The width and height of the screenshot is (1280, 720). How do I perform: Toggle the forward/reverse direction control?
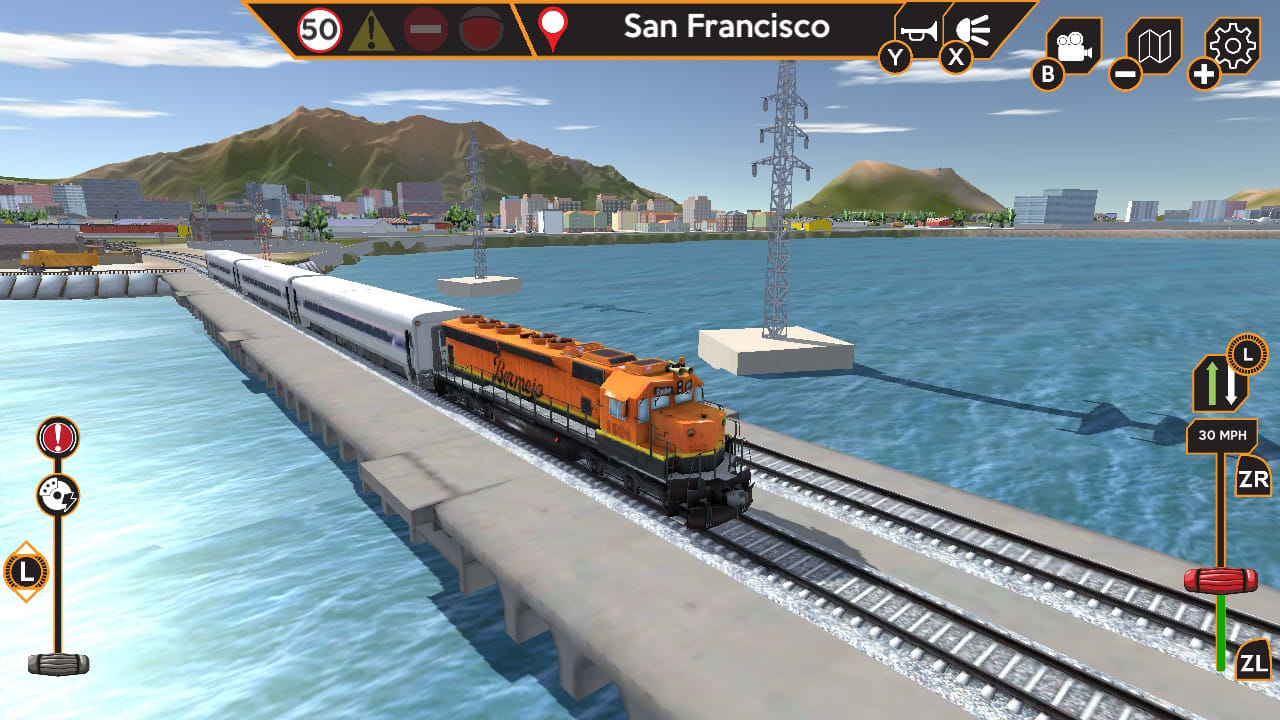tap(1222, 384)
